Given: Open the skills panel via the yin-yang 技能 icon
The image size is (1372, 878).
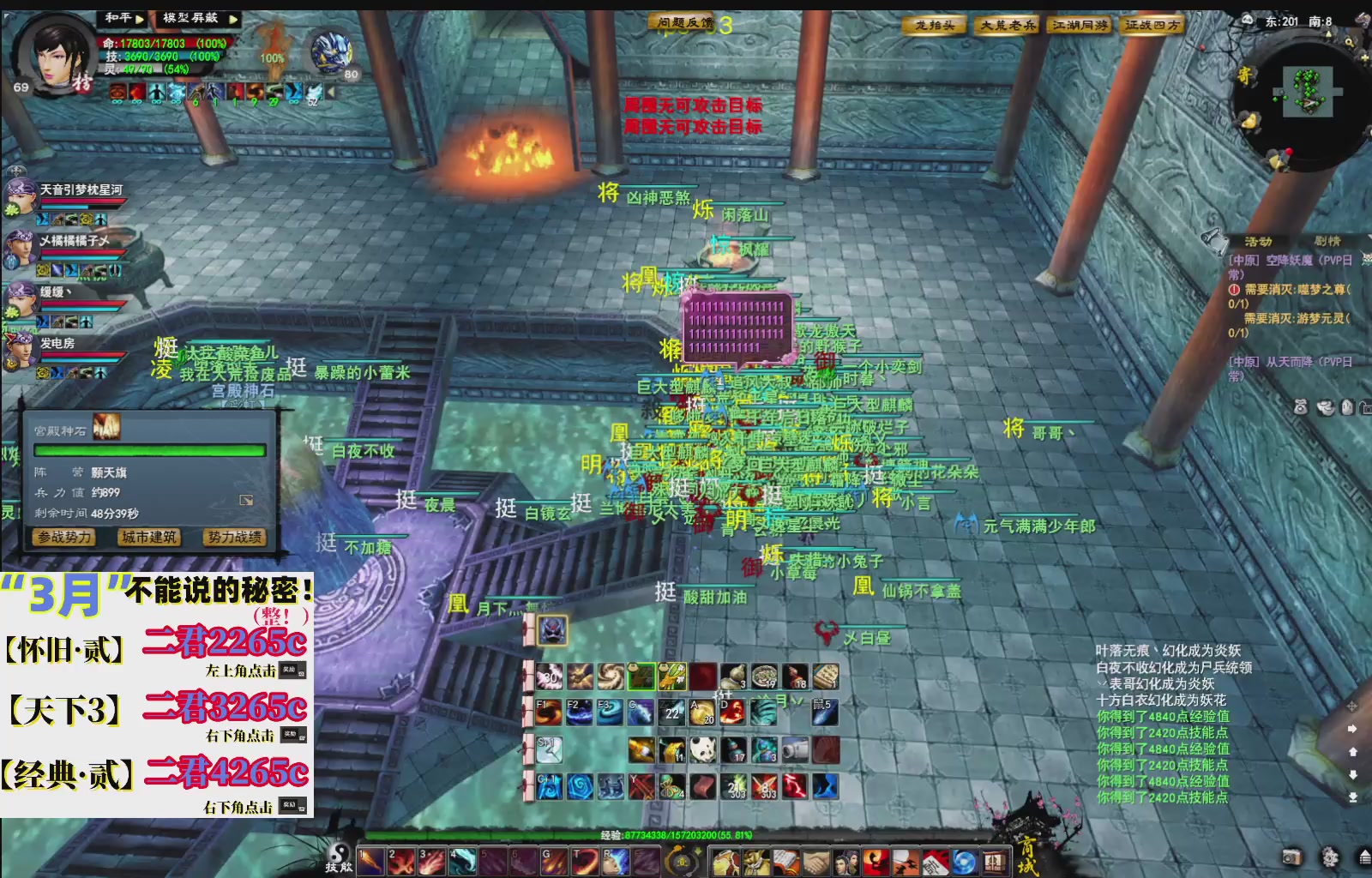Looking at the screenshot, I should pyautogui.click(x=340, y=858).
